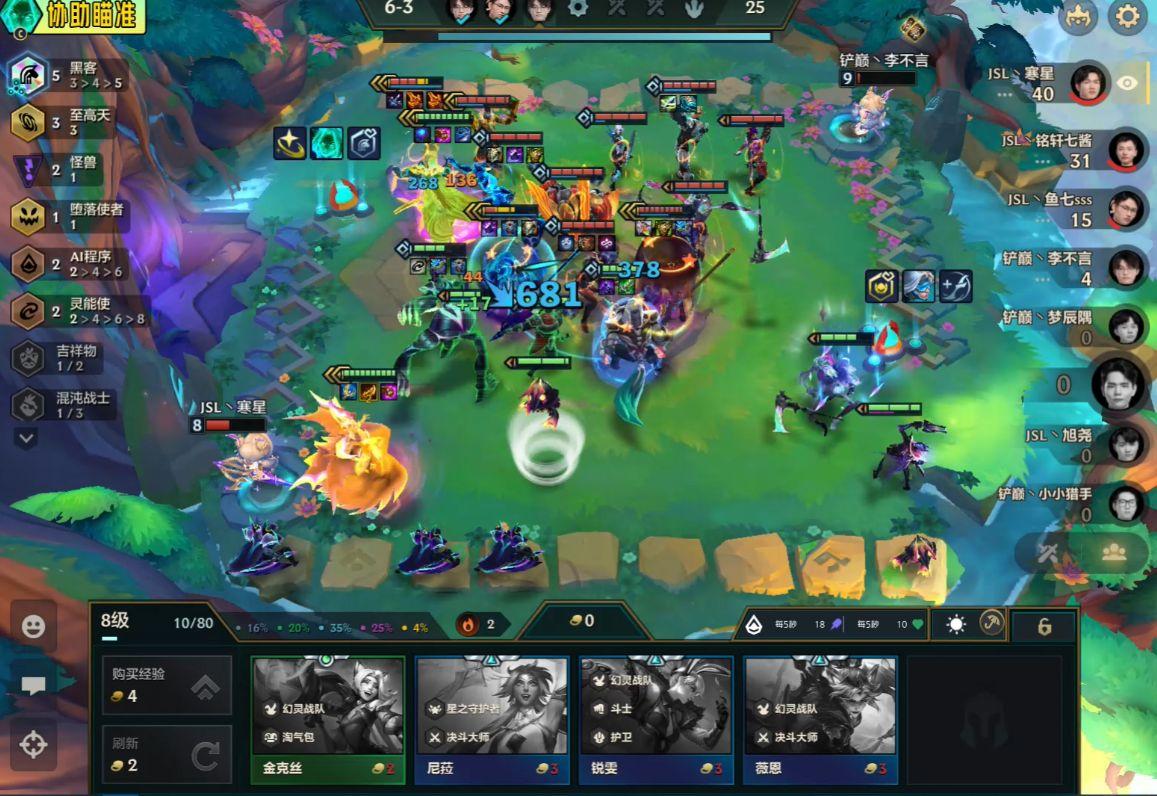Click 购买经验 to buy experience
Screen dimensions: 1157x796
tap(167, 685)
